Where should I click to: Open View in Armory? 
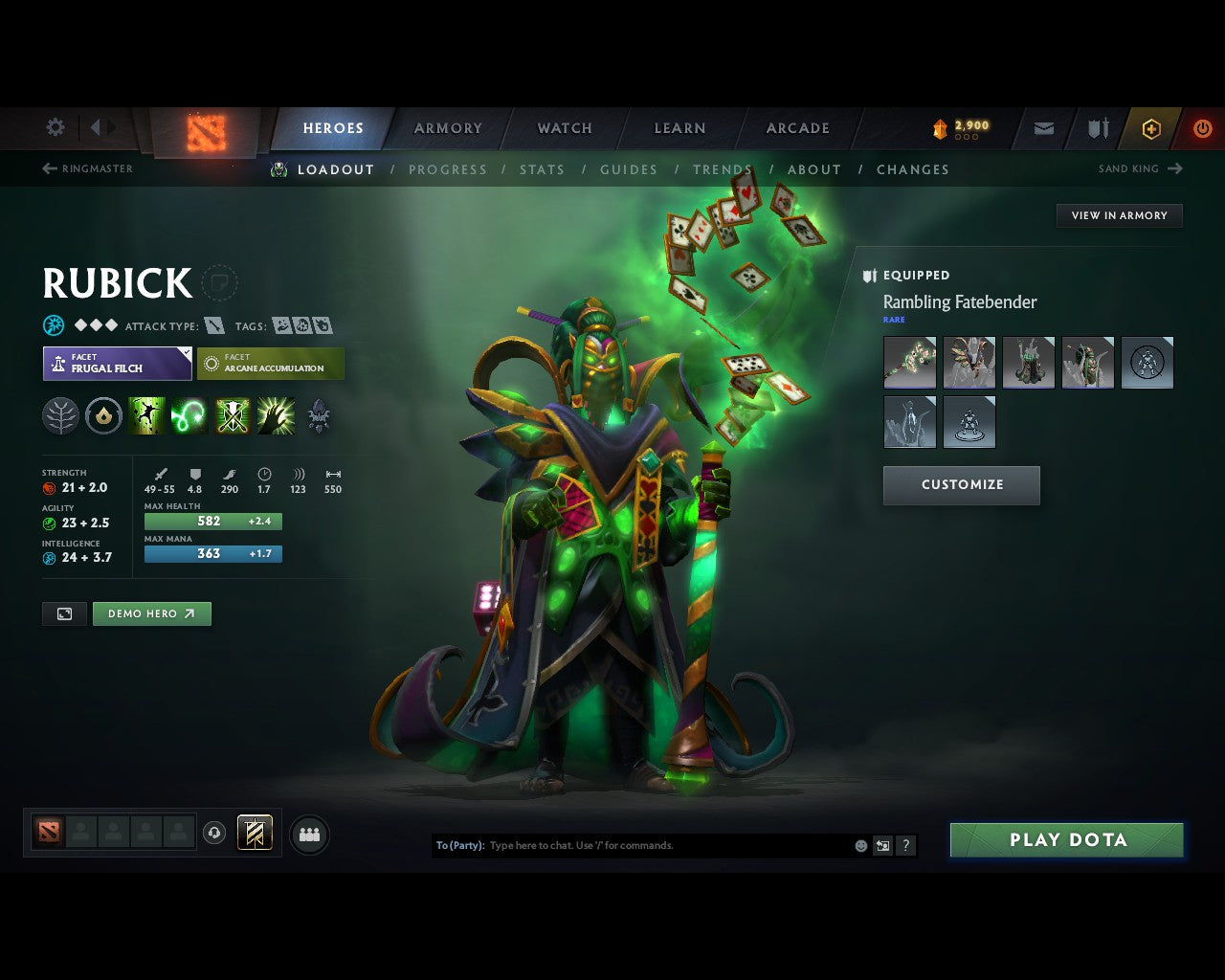(1119, 215)
